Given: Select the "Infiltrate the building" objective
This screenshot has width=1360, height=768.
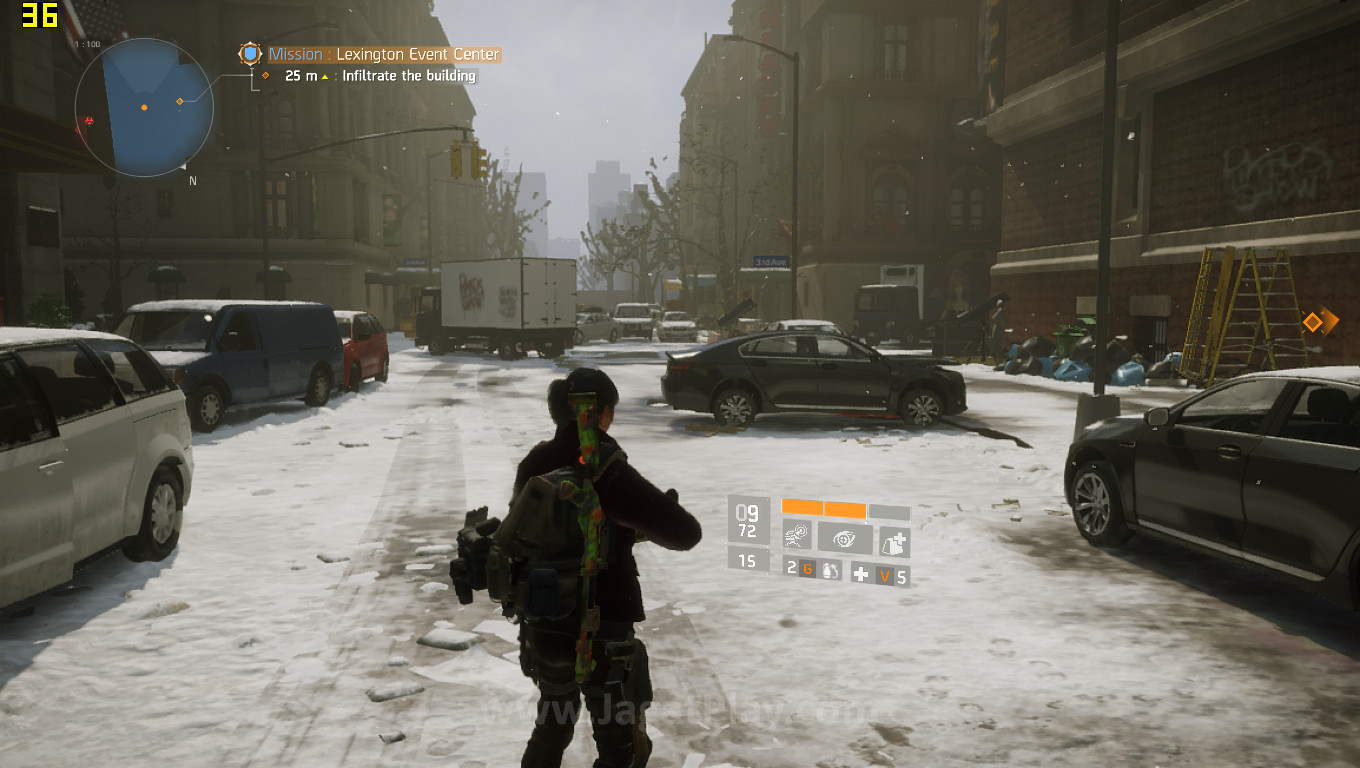Looking at the screenshot, I should 409,76.
